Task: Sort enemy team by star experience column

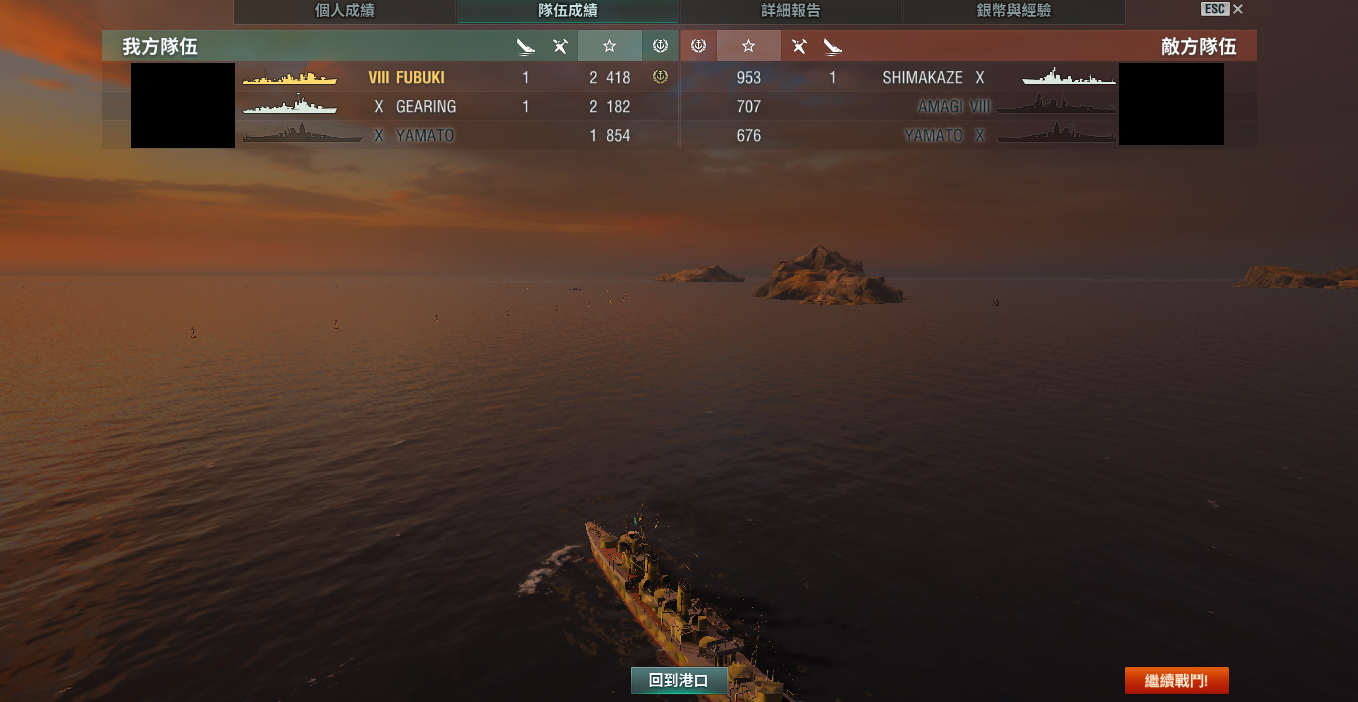Action: pos(748,46)
